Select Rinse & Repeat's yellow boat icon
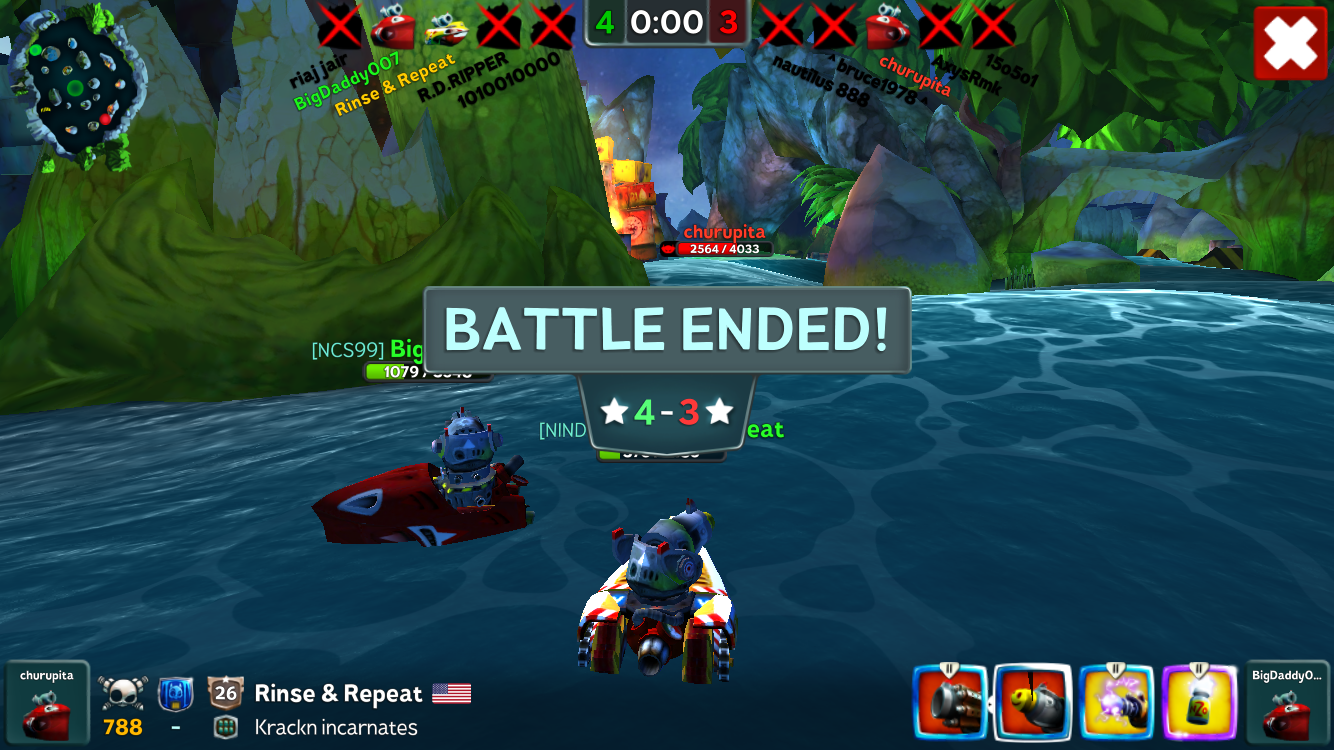Viewport: 1334px width, 750px height. tap(446, 28)
